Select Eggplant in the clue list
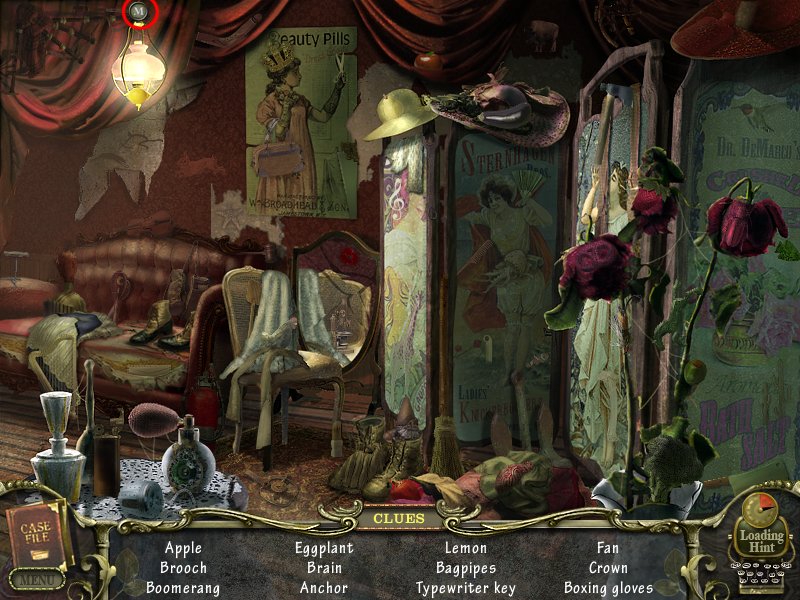This screenshot has width=800, height=600. (325, 548)
